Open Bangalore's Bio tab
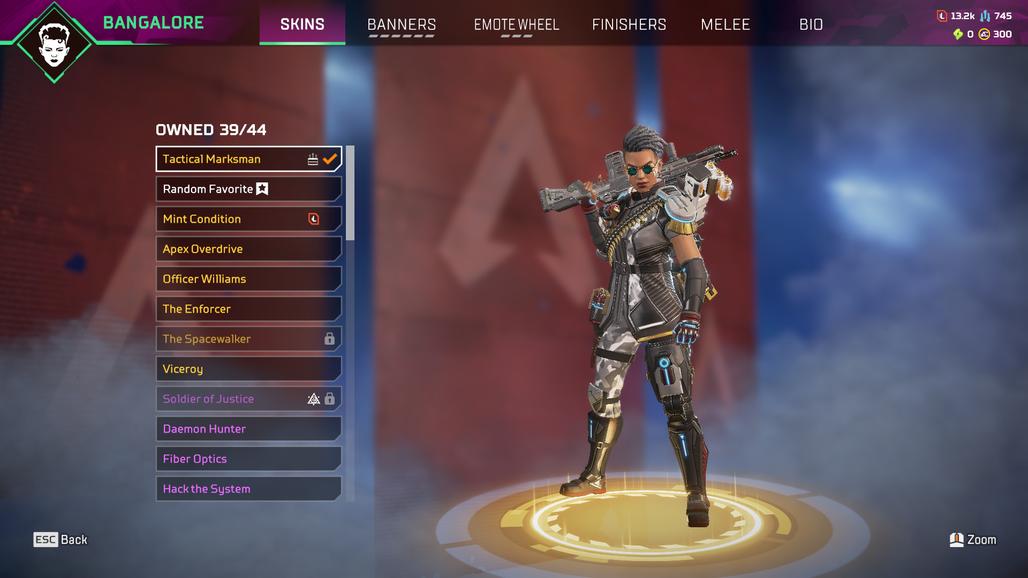This screenshot has width=1028, height=578. [811, 24]
